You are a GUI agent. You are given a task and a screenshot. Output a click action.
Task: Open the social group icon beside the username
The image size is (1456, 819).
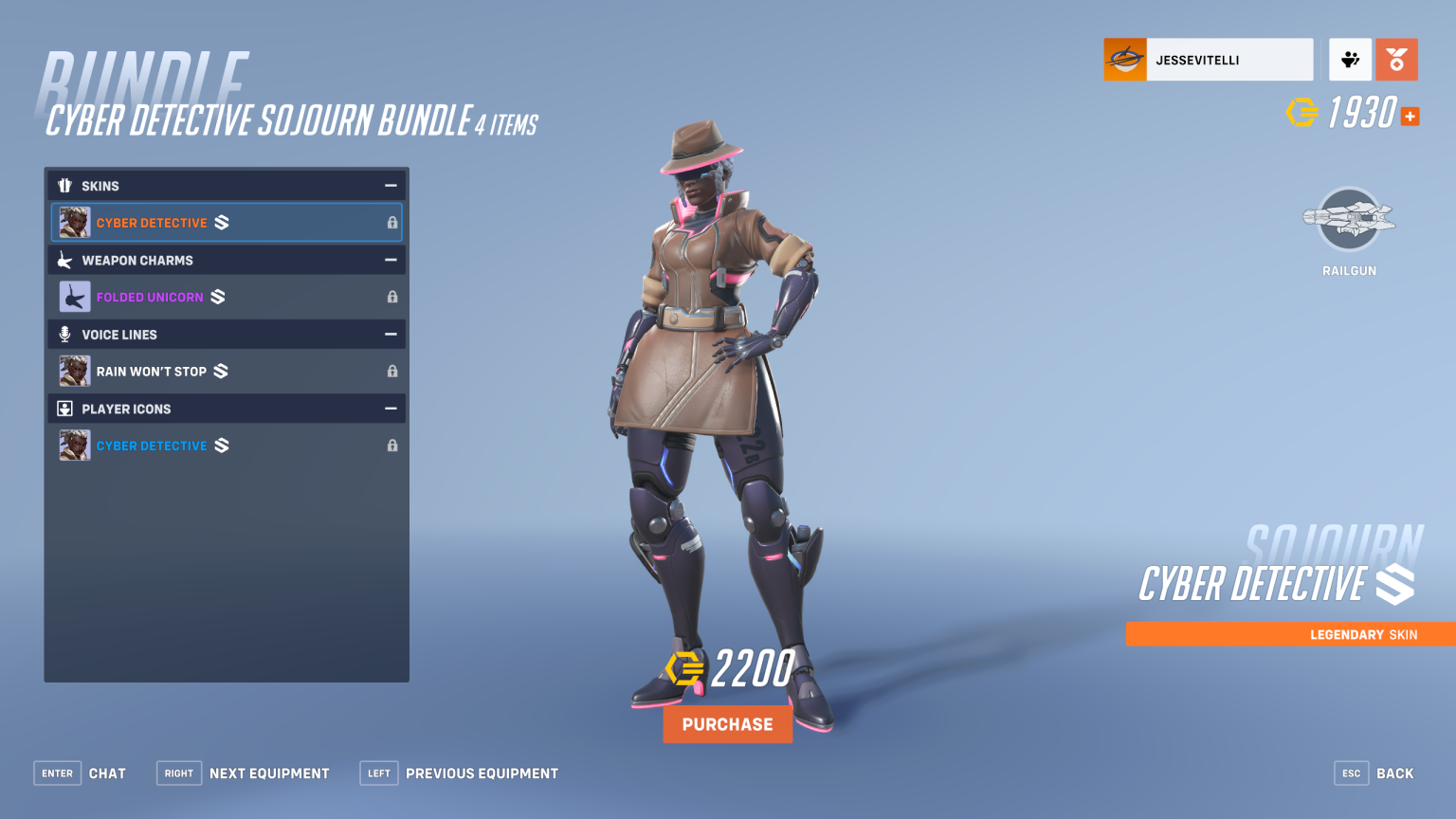[x=1350, y=59]
